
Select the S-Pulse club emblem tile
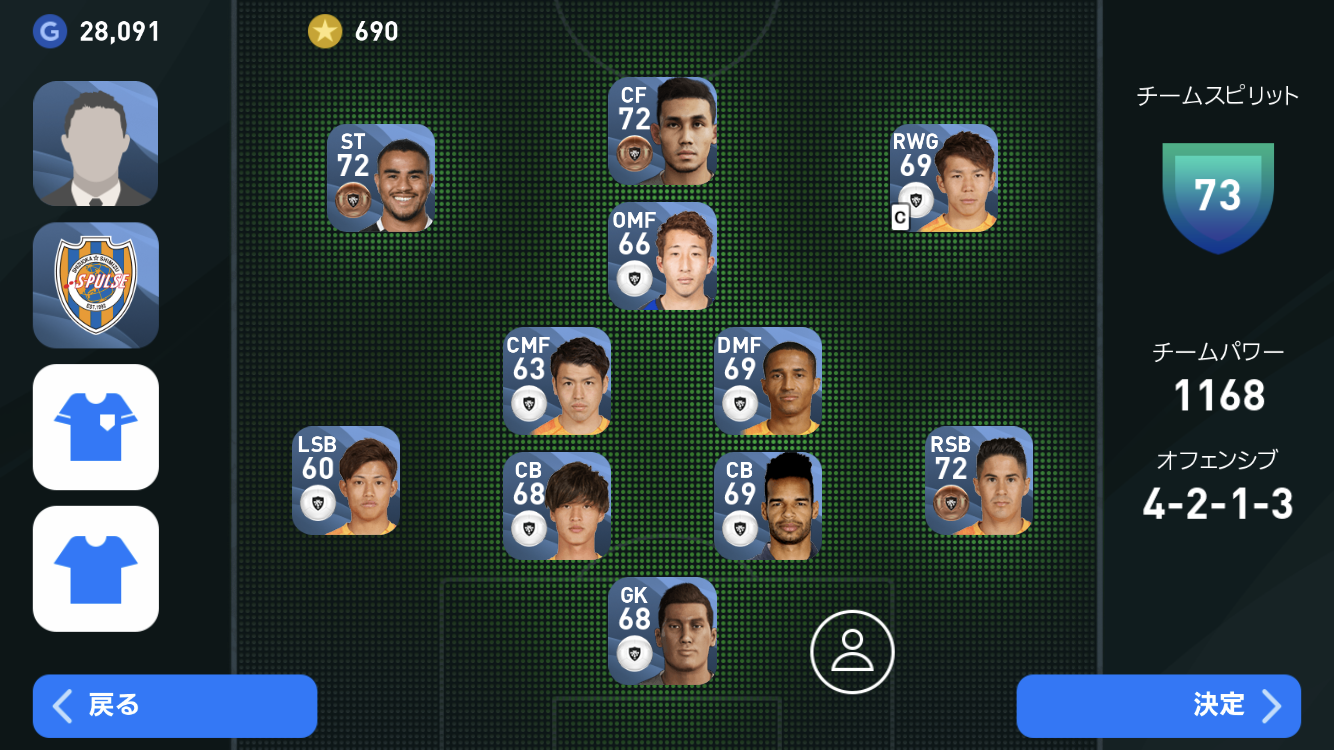[x=96, y=285]
